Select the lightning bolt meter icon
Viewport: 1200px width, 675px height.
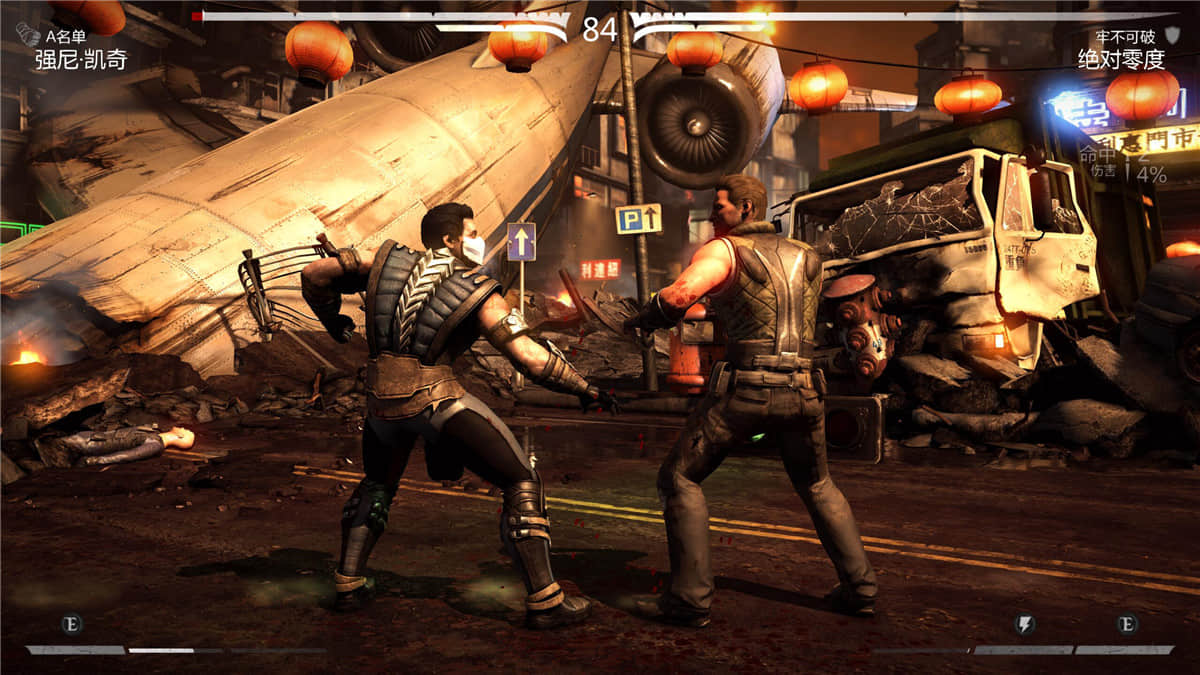point(1025,624)
